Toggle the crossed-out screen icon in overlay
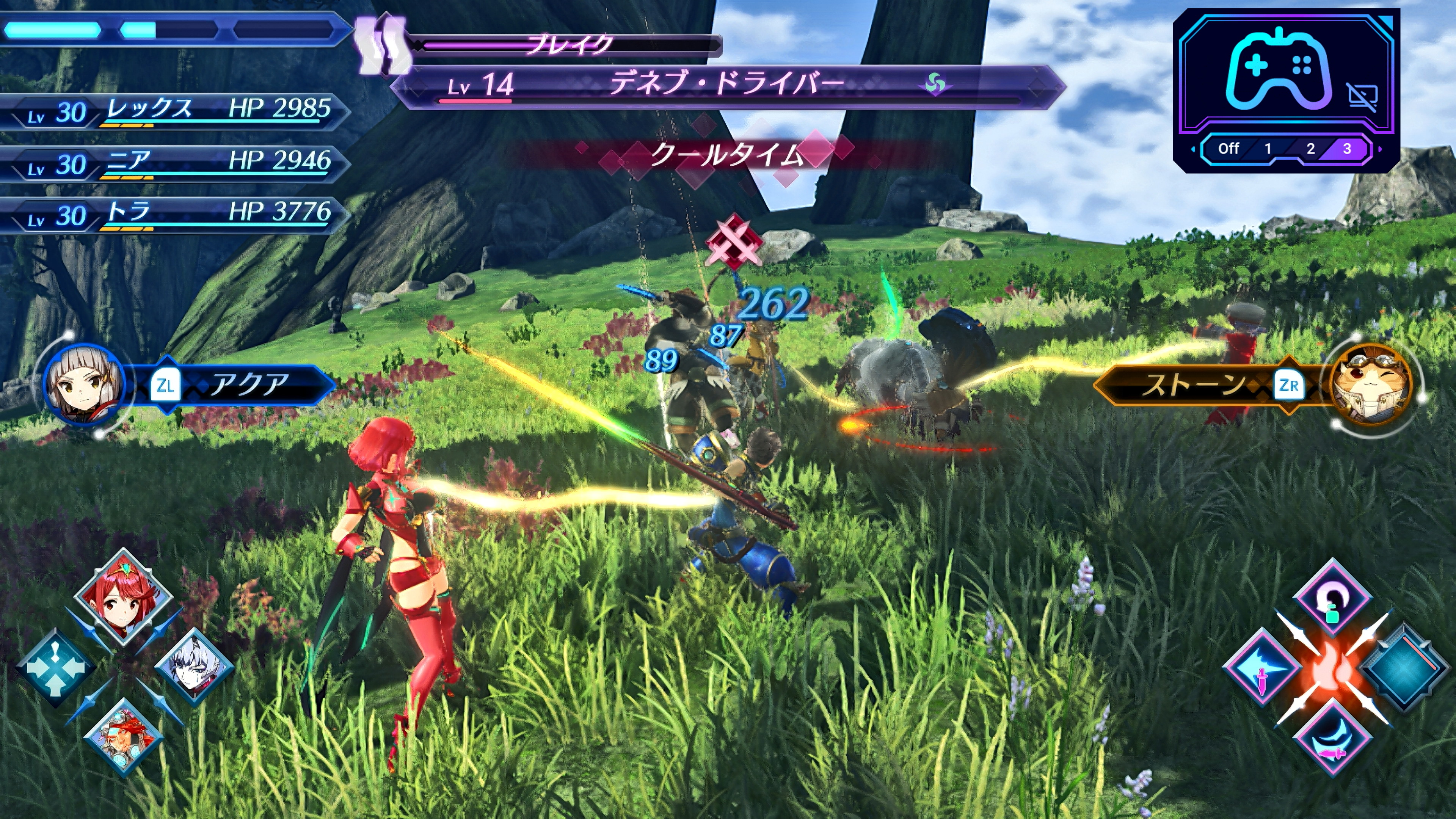Screen dimensions: 1456x819 tap(1362, 98)
